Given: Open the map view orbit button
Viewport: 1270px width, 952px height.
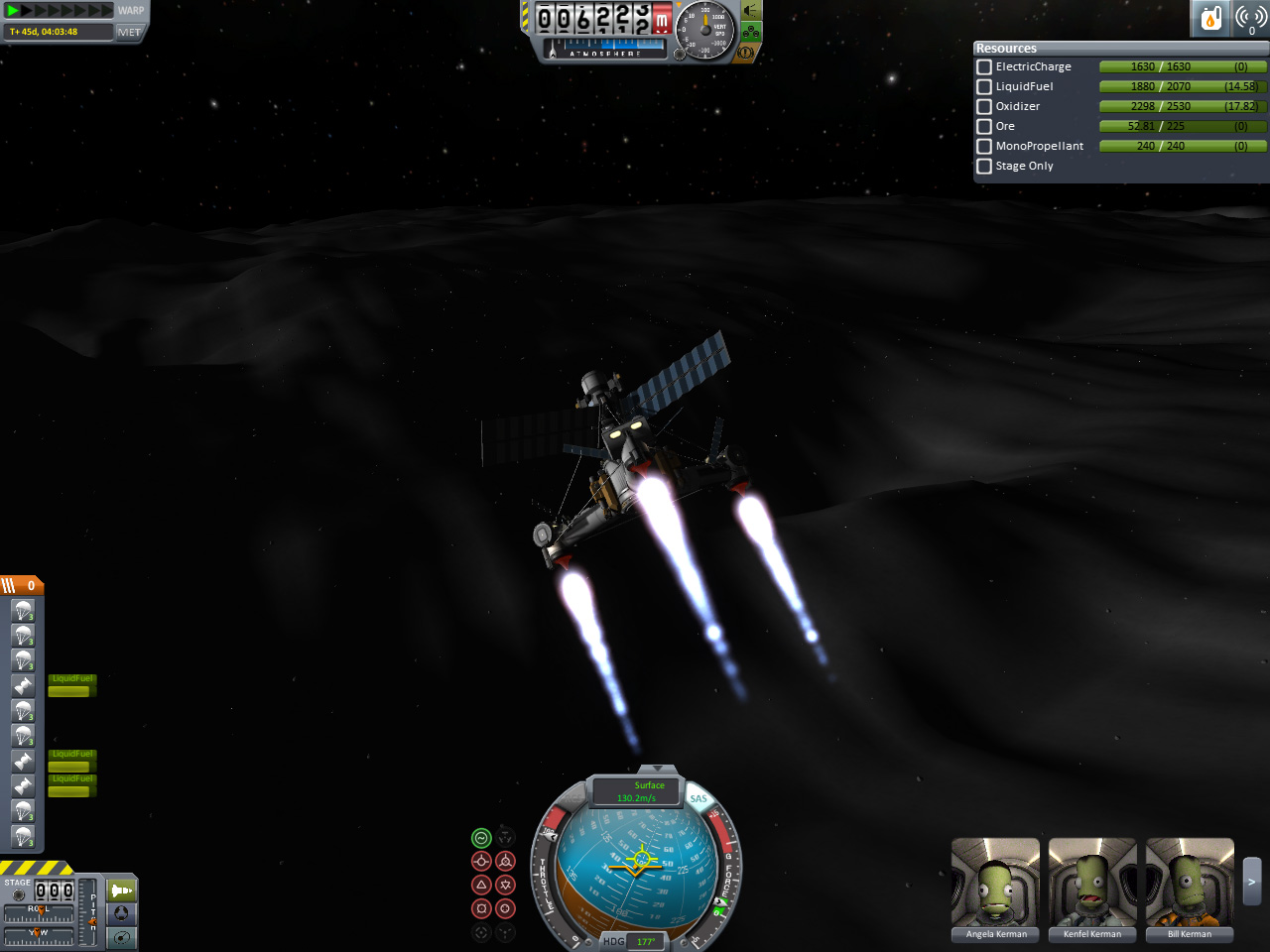Looking at the screenshot, I should coord(122,937).
